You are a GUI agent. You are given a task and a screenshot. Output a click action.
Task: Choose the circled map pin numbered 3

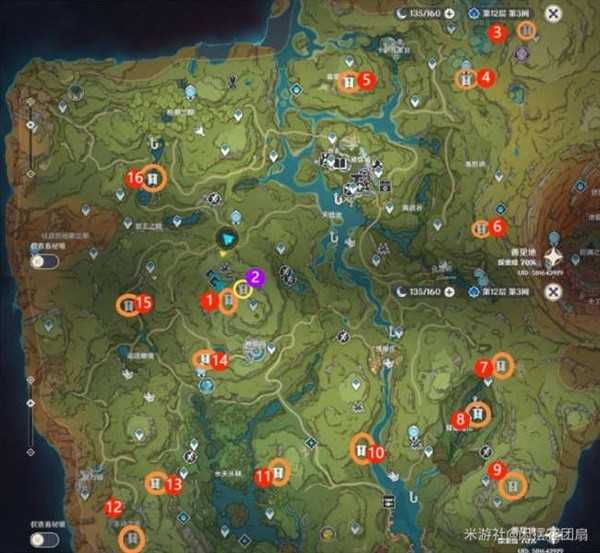coord(526,31)
